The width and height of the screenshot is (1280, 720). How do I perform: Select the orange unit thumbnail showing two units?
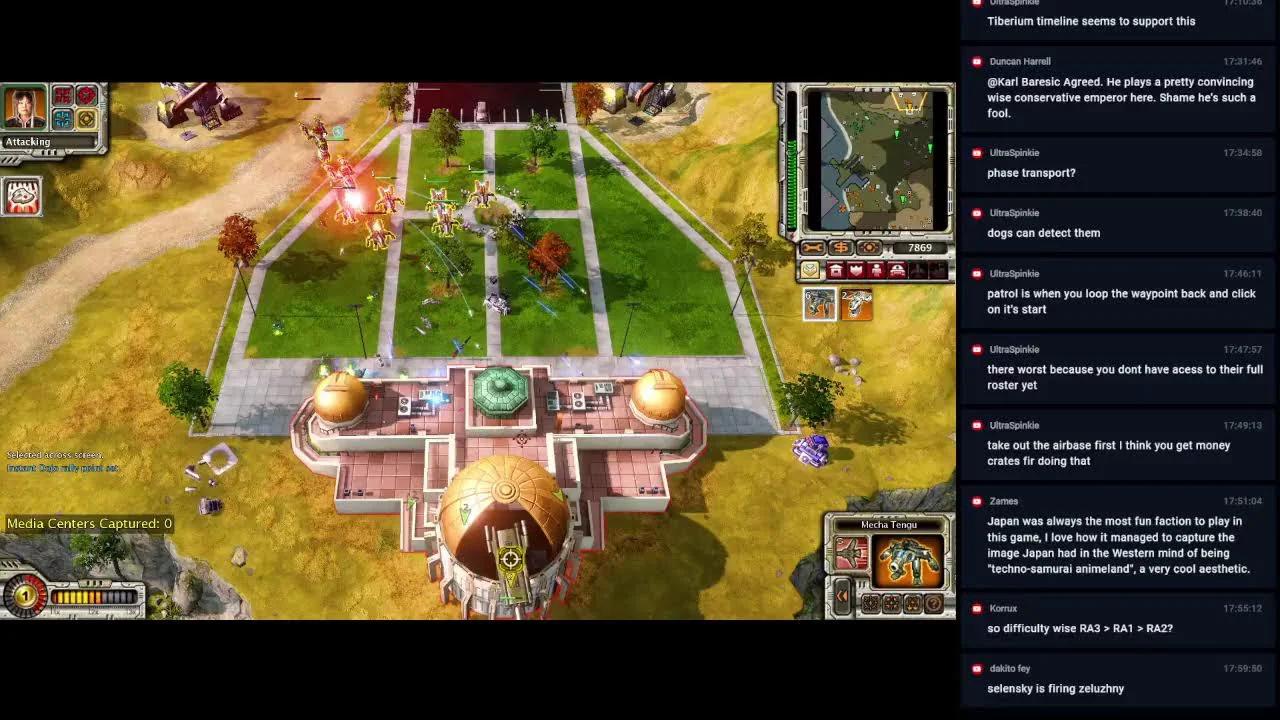tap(856, 303)
